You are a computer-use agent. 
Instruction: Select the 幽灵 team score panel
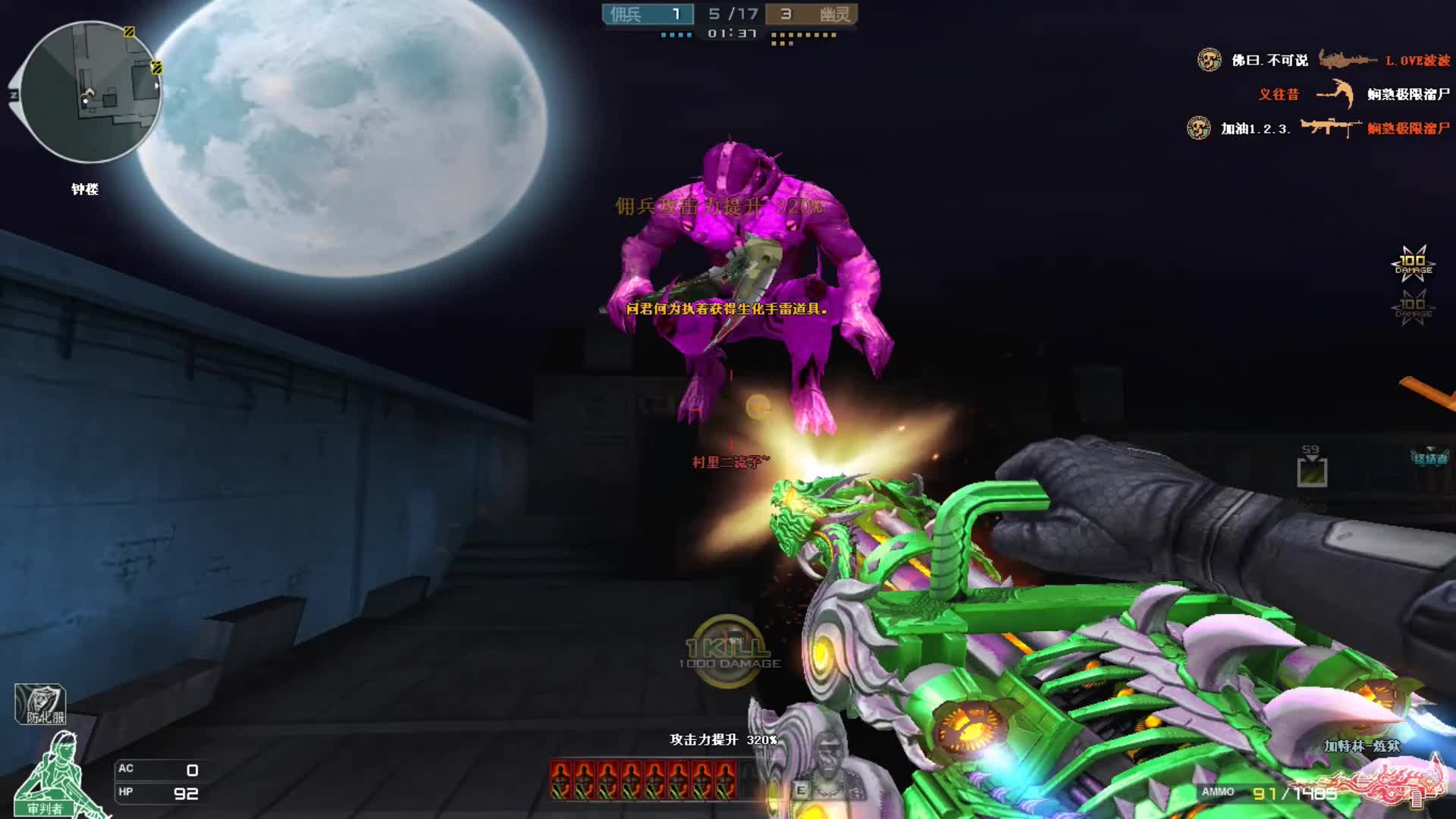[x=811, y=14]
